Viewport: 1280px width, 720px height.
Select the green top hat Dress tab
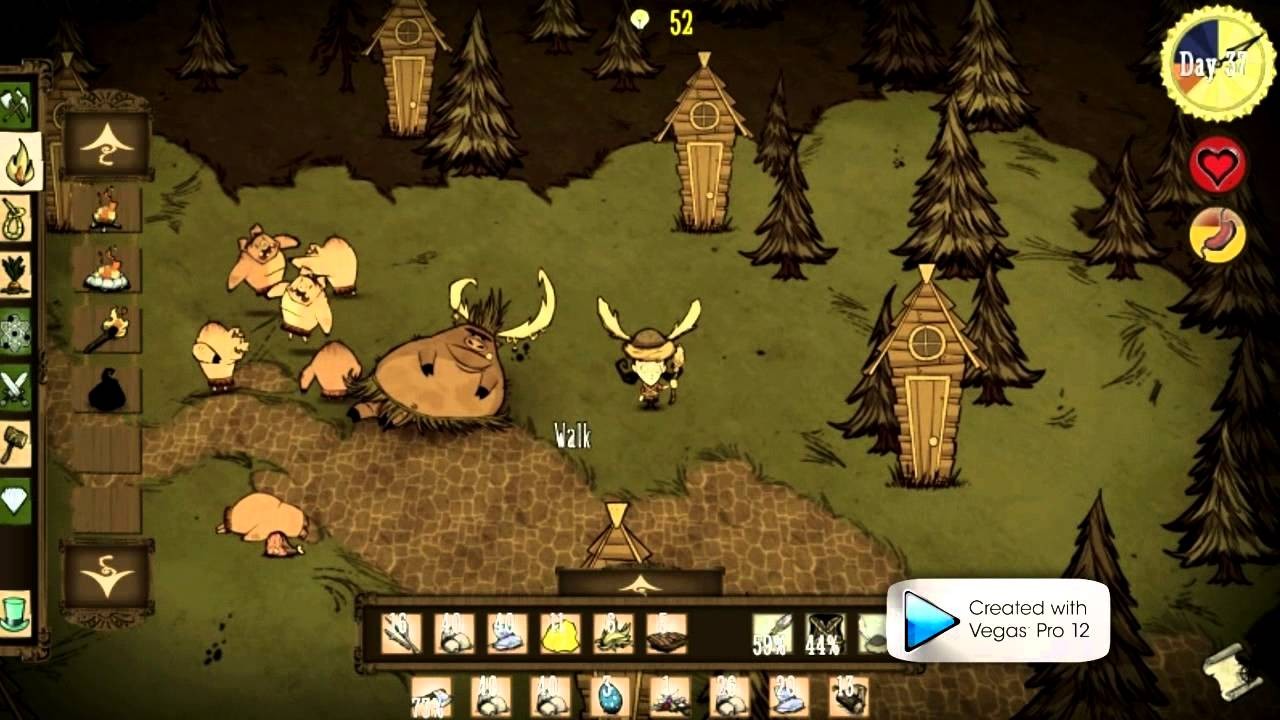click(15, 611)
